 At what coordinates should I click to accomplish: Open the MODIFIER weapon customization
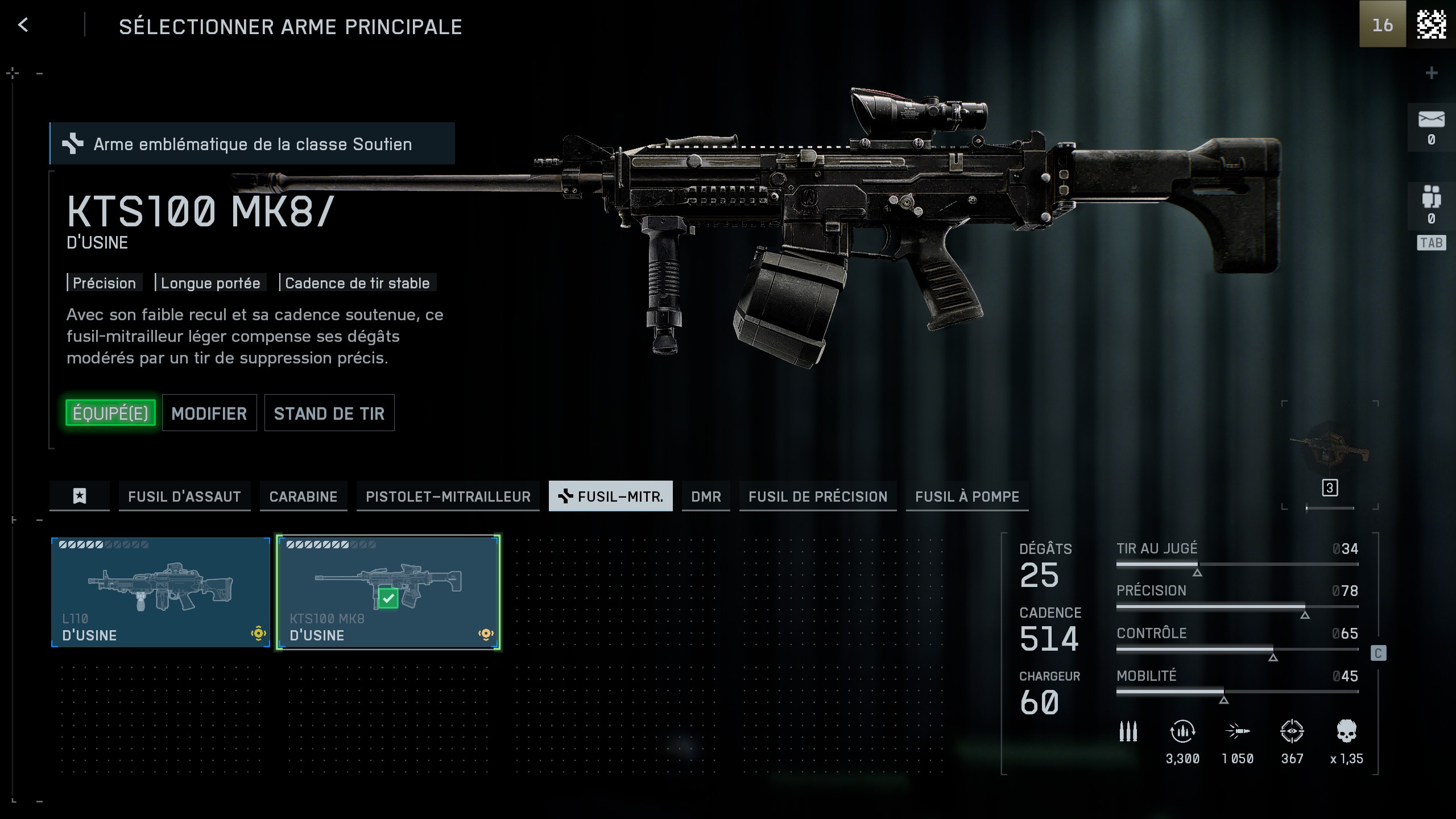click(x=209, y=413)
